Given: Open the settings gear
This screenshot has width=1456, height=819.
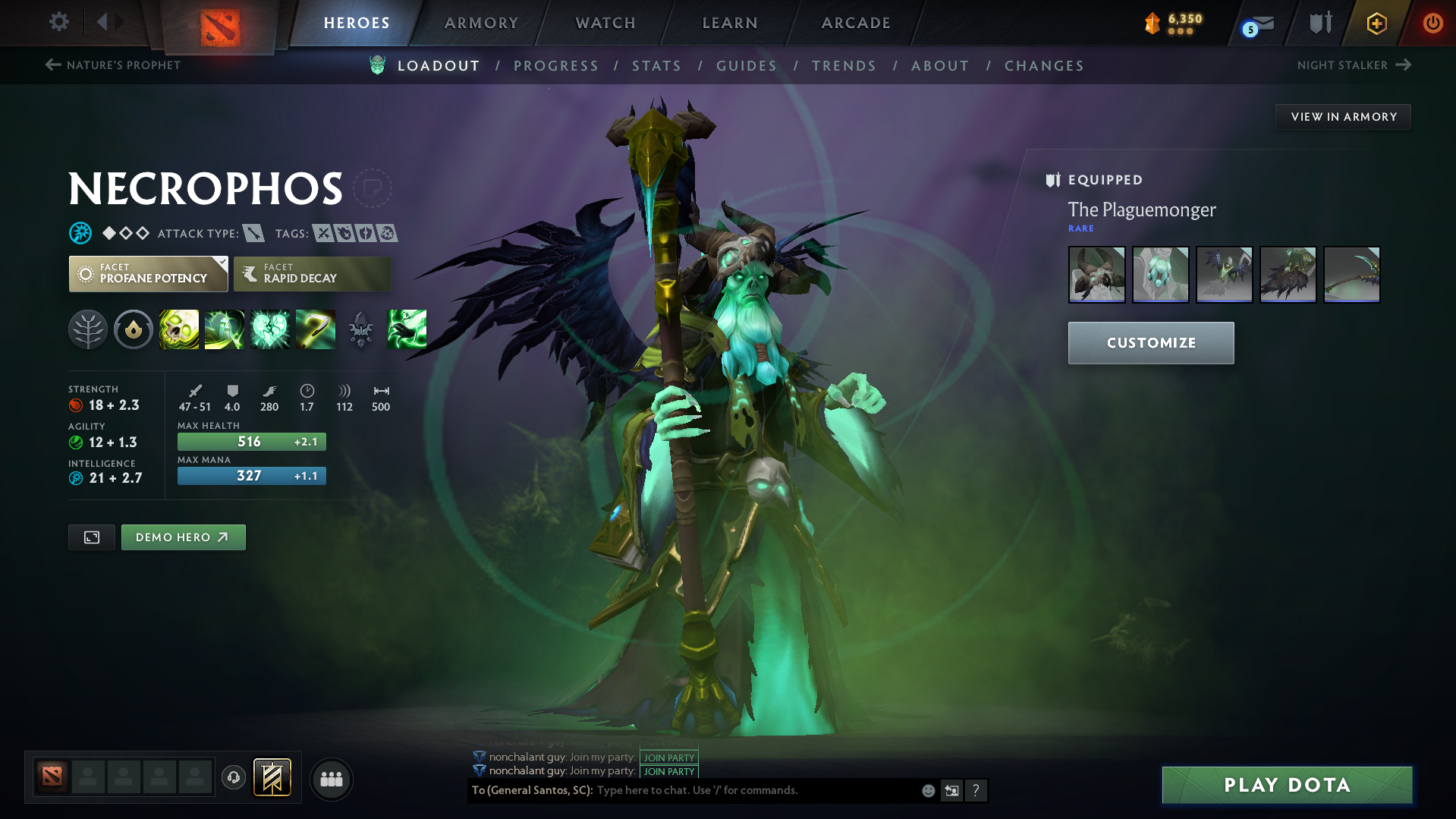Looking at the screenshot, I should [58, 23].
